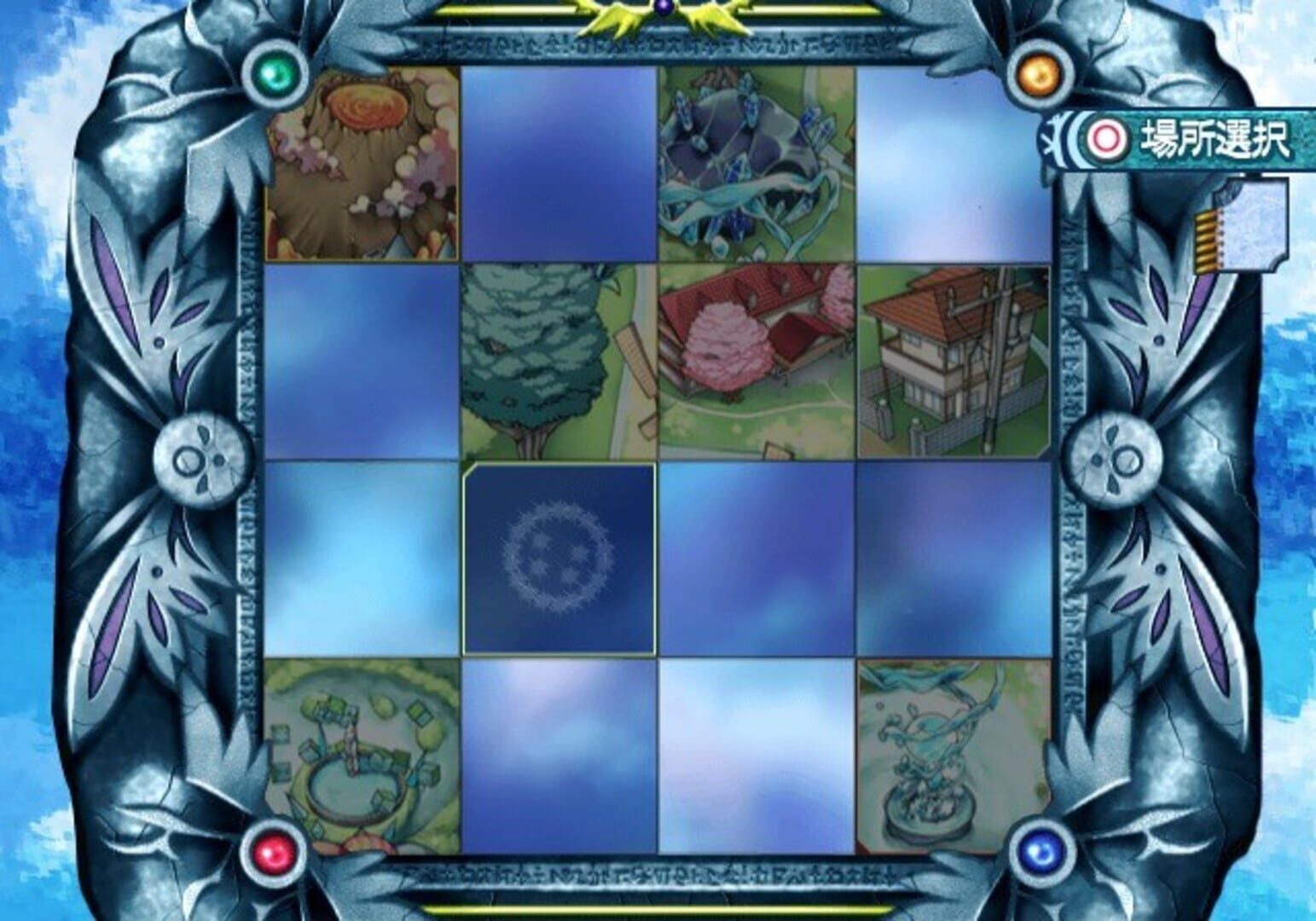The height and width of the screenshot is (921, 1316).
Task: Click the orange gem in the top-right corner
Action: pos(1041,72)
